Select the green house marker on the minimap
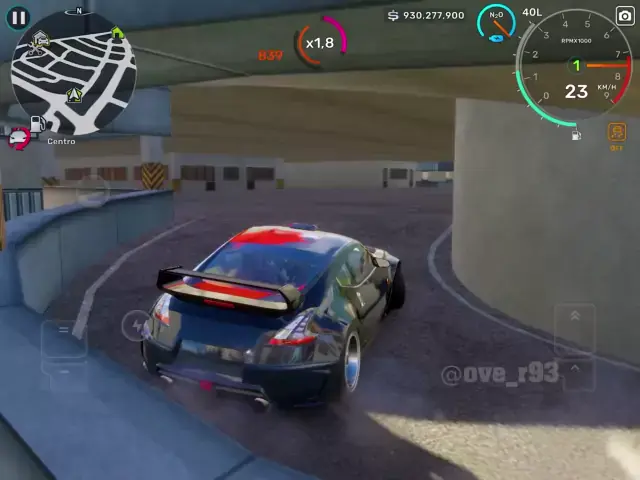640x480 pixels. (117, 32)
